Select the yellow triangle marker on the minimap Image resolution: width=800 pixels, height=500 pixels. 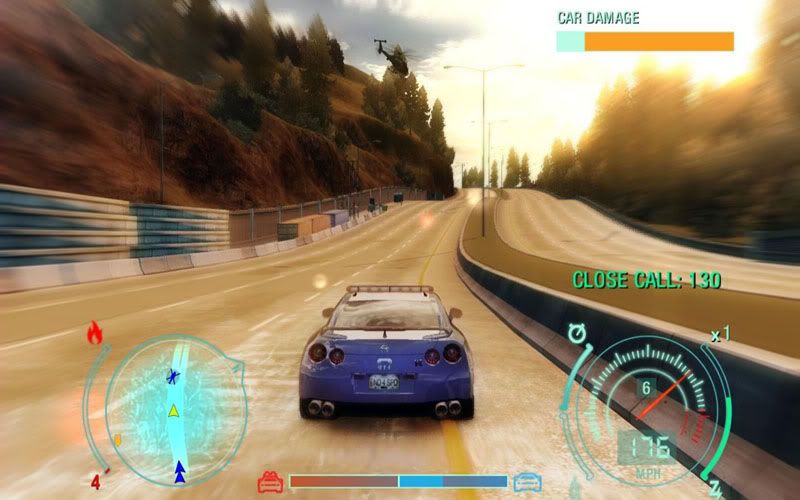174,409
